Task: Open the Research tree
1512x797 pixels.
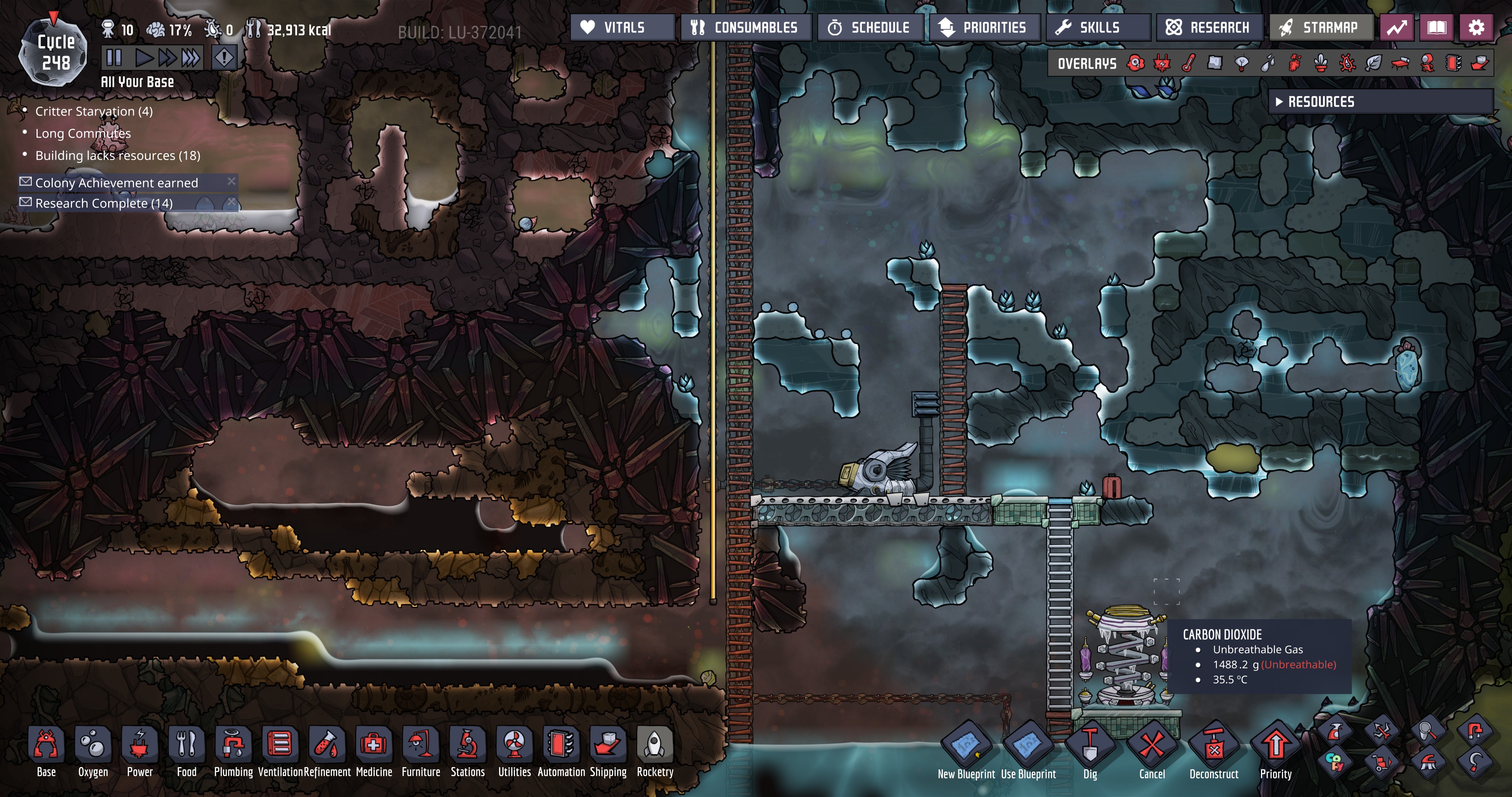Action: tap(1209, 28)
